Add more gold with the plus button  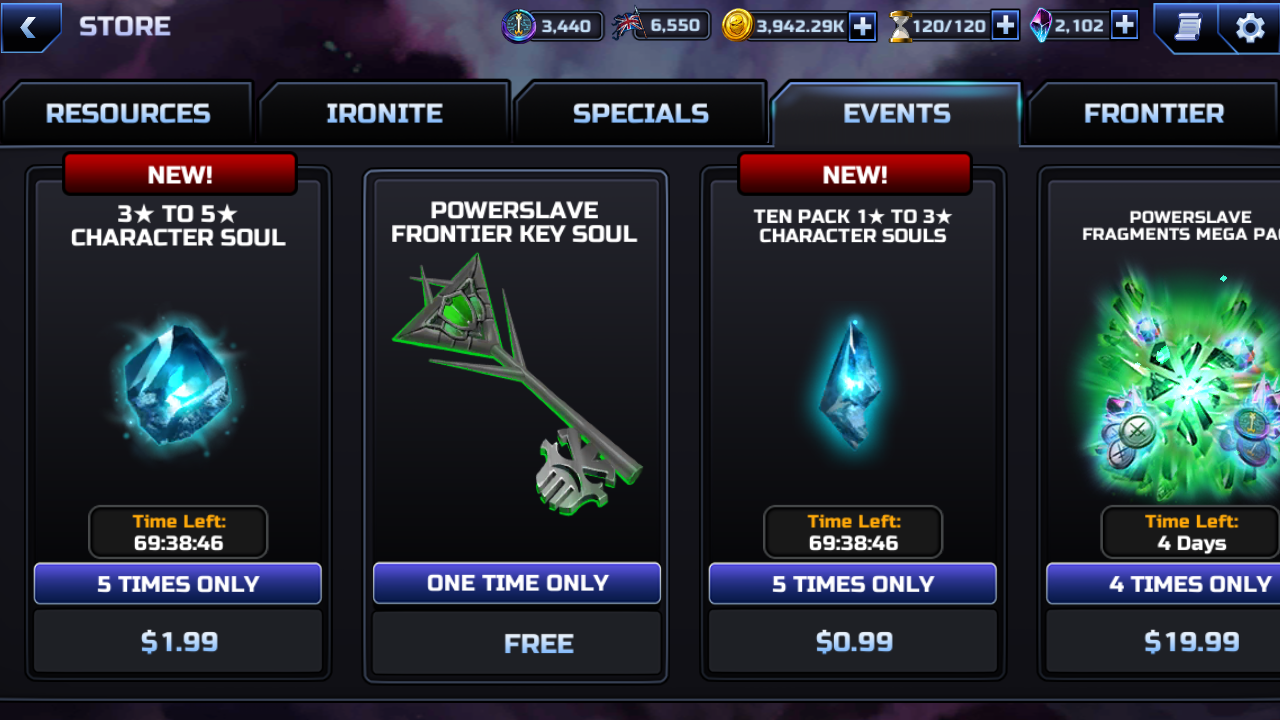click(x=862, y=26)
